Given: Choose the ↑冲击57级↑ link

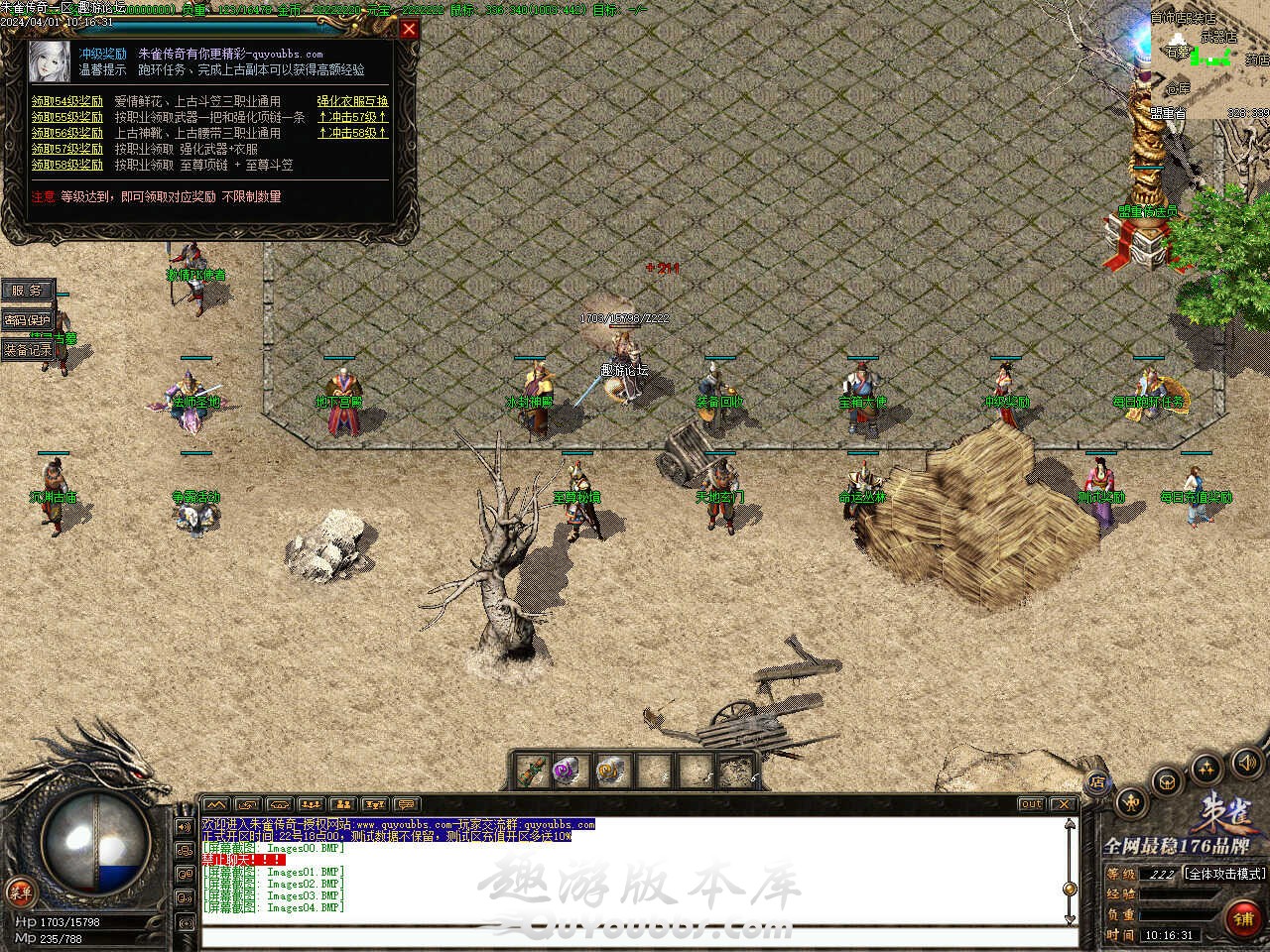Looking at the screenshot, I should coord(352,117).
